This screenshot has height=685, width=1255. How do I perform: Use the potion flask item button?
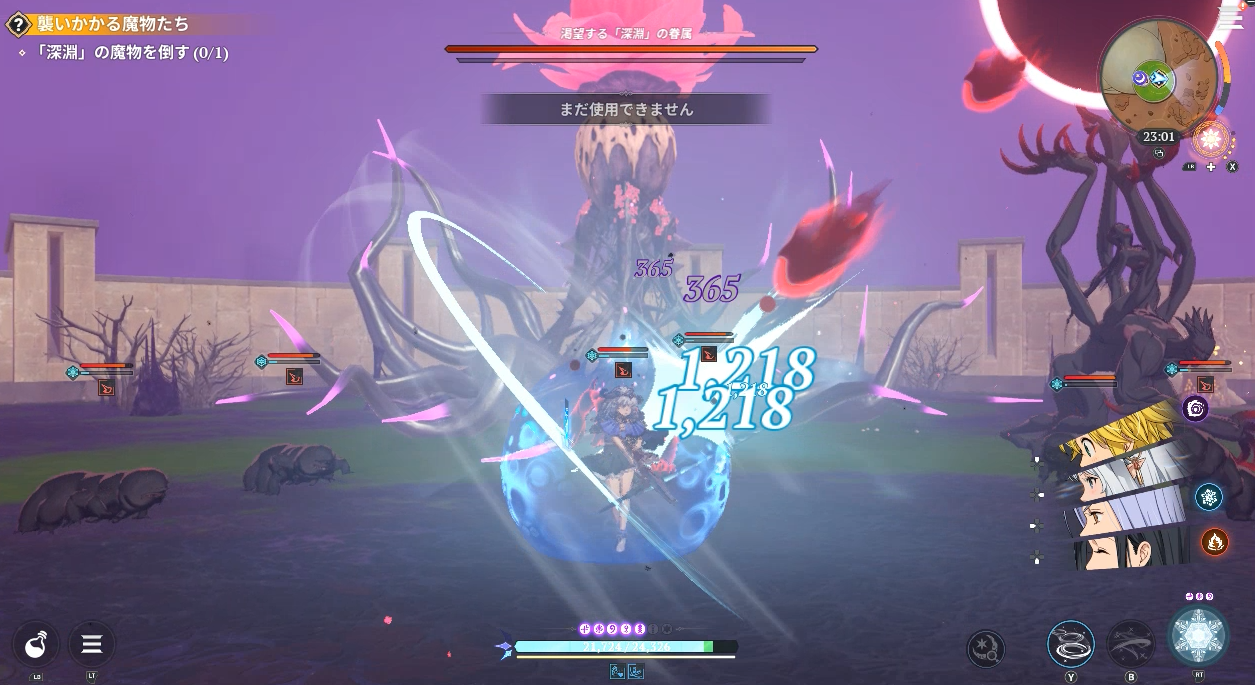click(37, 643)
